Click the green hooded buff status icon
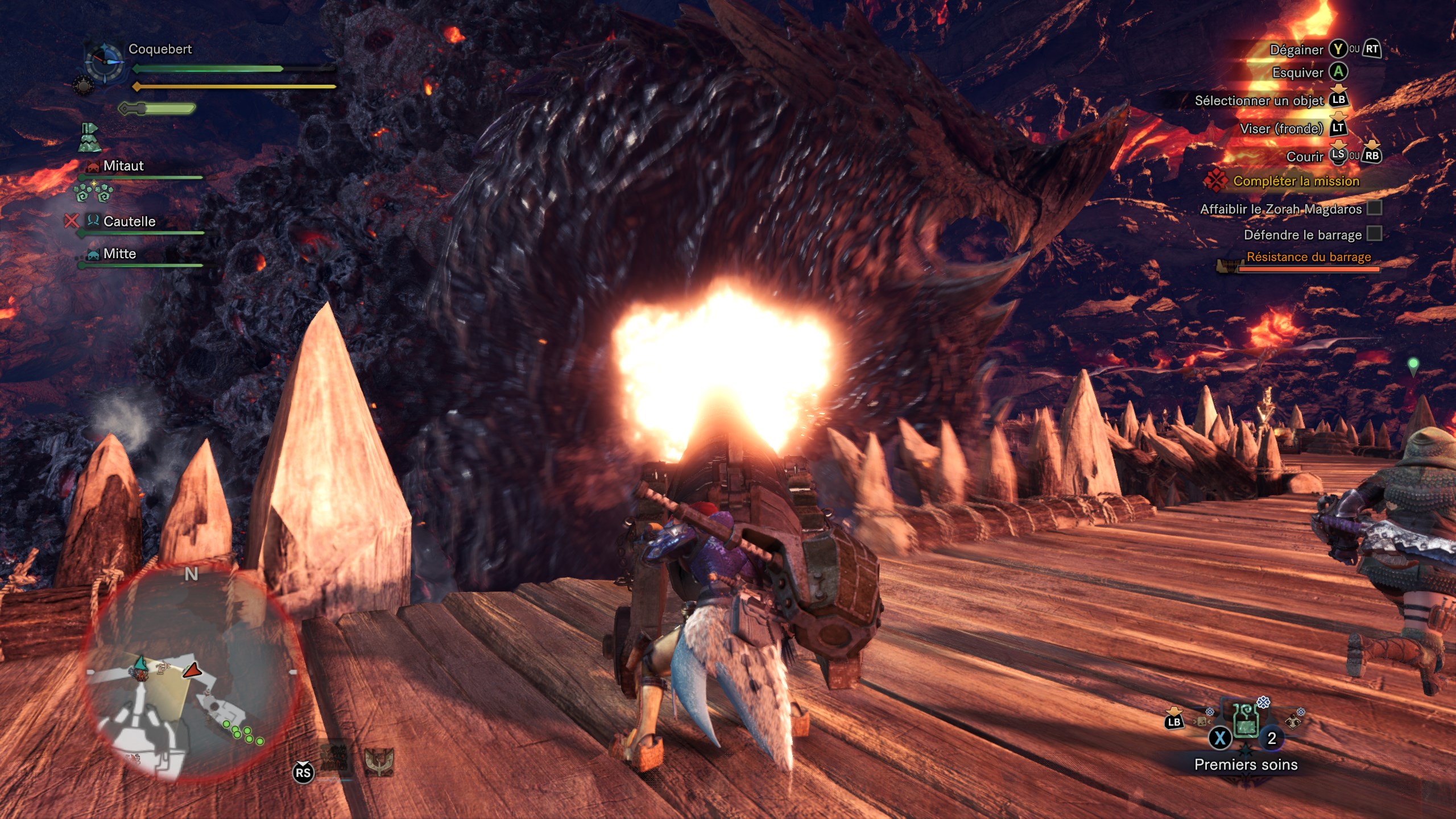Screen dimensions: 1456x819 (89, 138)
